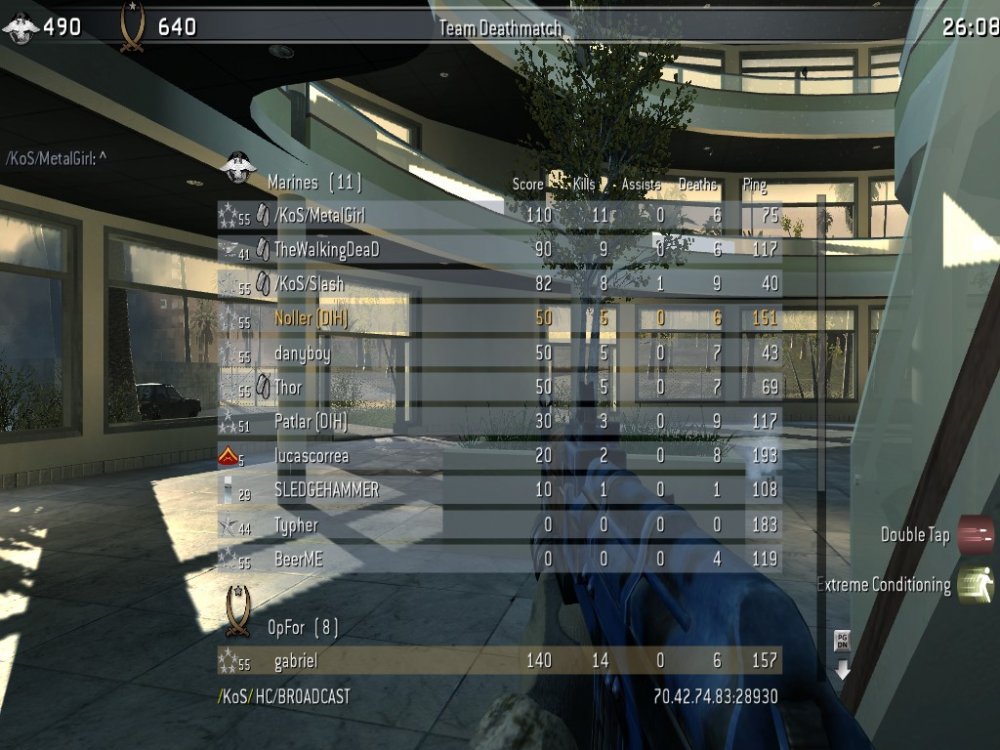1000x750 pixels.
Task: Click the OpFor team emblem
Action: point(238,611)
